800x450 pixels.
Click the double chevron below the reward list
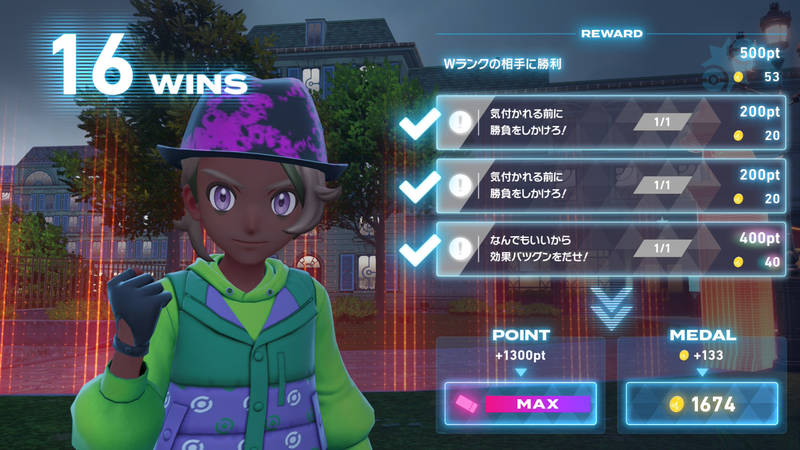[610, 307]
